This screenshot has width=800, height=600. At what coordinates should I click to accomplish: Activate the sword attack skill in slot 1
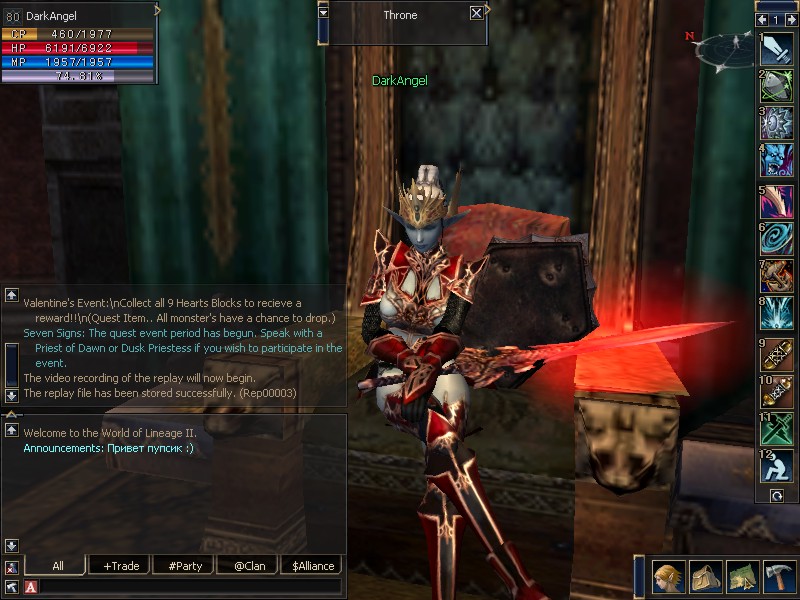click(777, 50)
